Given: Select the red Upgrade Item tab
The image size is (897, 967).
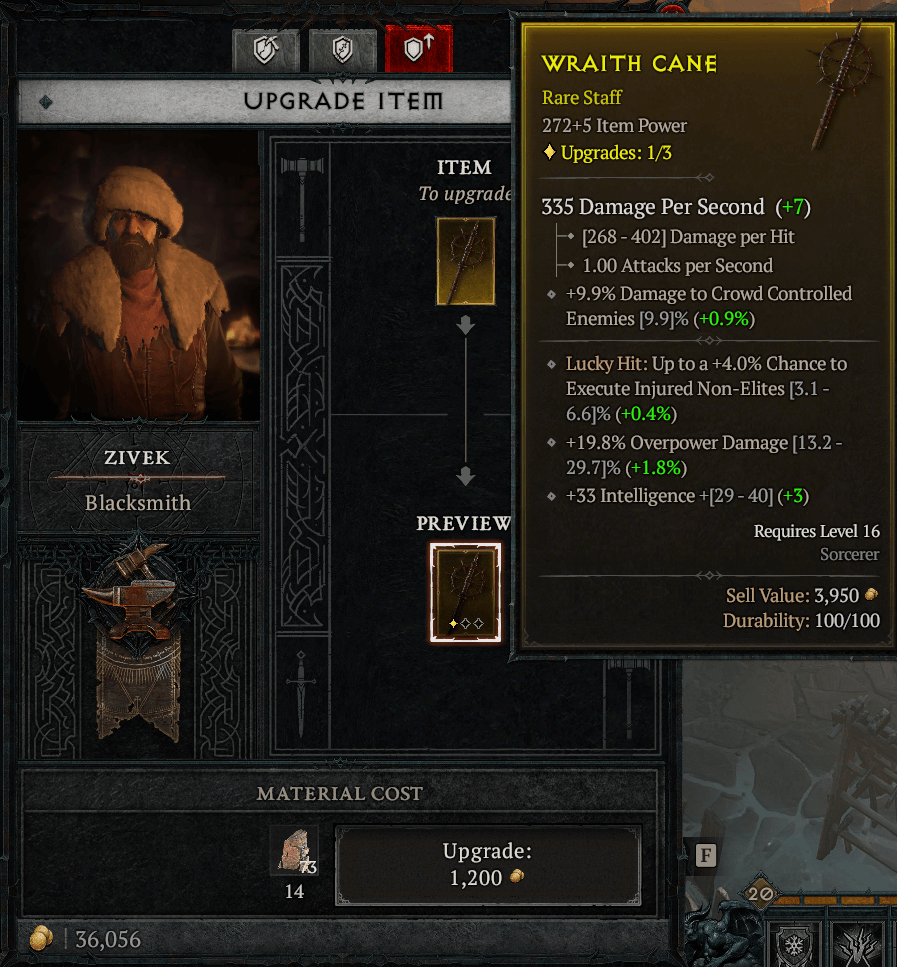Looking at the screenshot, I should coord(419,50).
